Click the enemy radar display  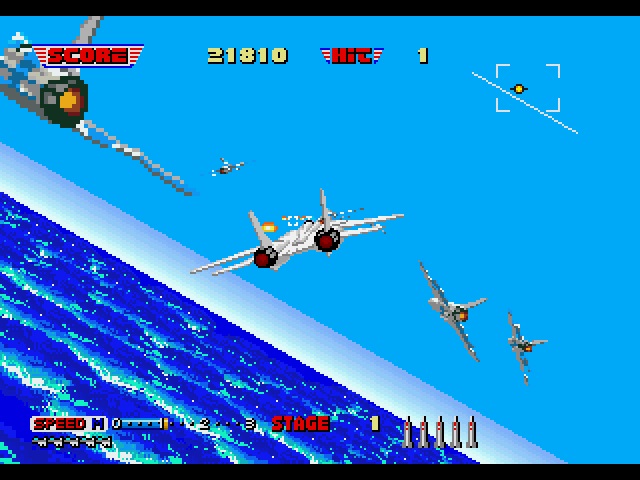[x=527, y=90]
